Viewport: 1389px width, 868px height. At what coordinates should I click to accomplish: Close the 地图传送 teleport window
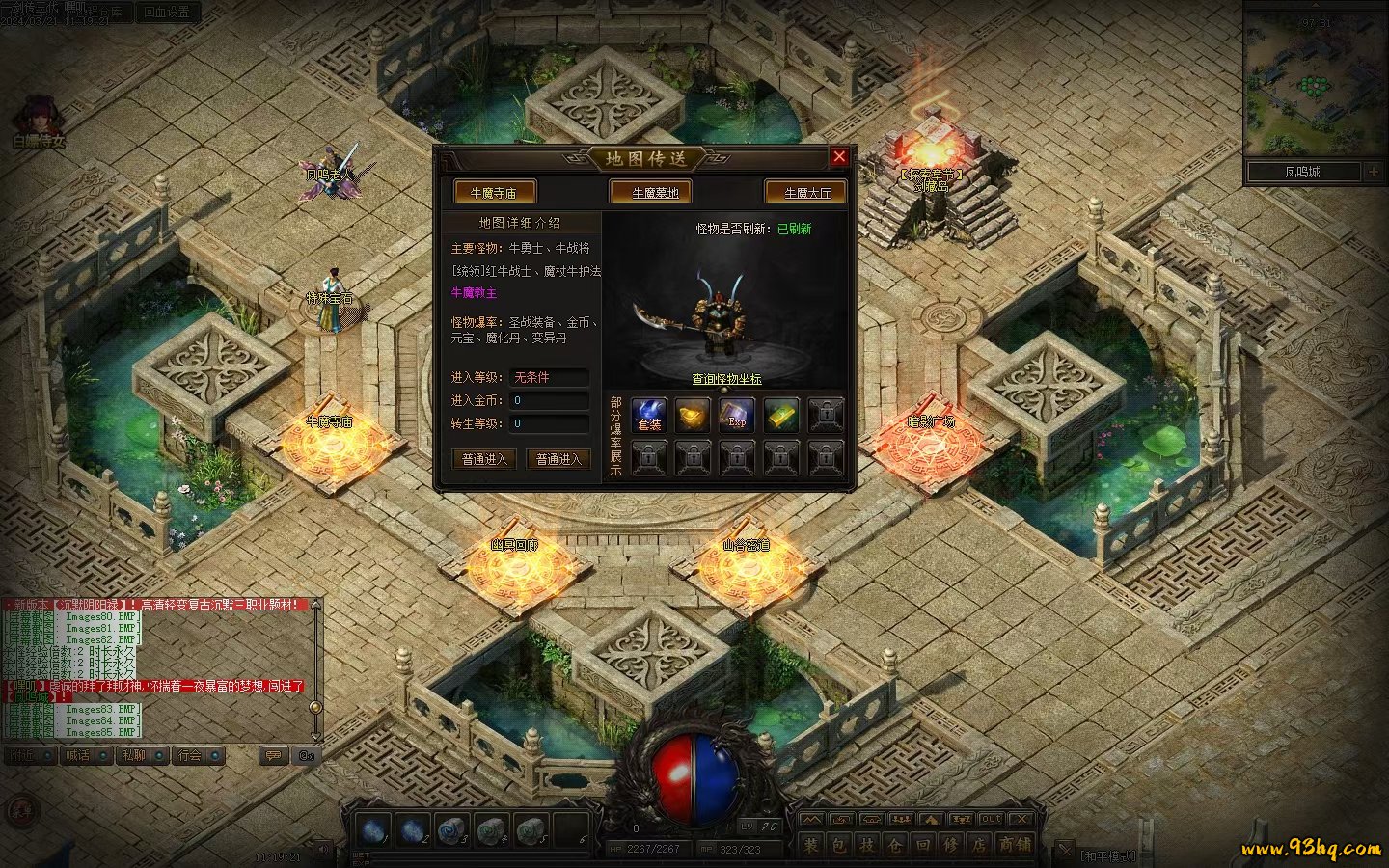pyautogui.click(x=839, y=157)
